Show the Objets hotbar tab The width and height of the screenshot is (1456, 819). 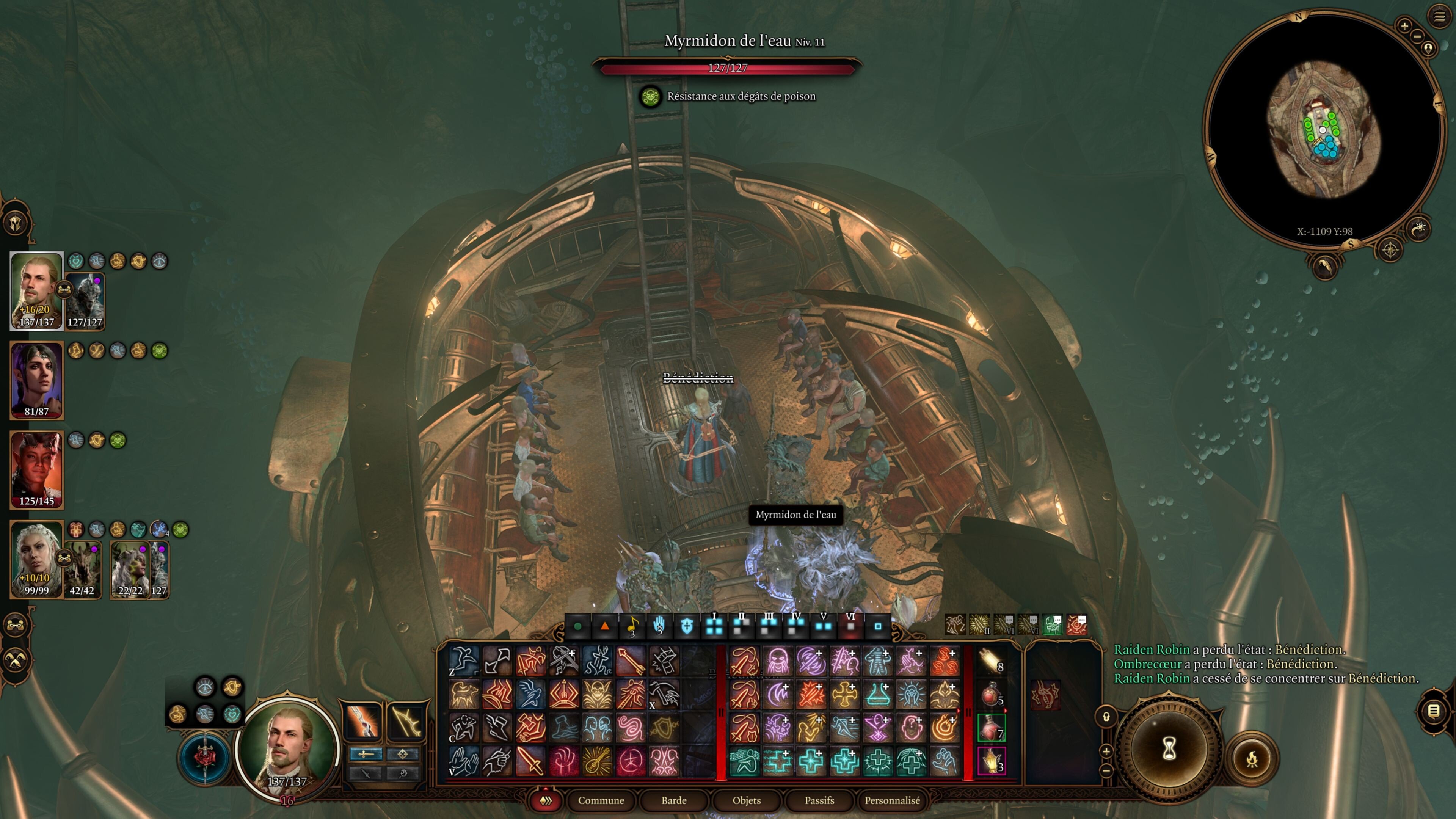[746, 800]
